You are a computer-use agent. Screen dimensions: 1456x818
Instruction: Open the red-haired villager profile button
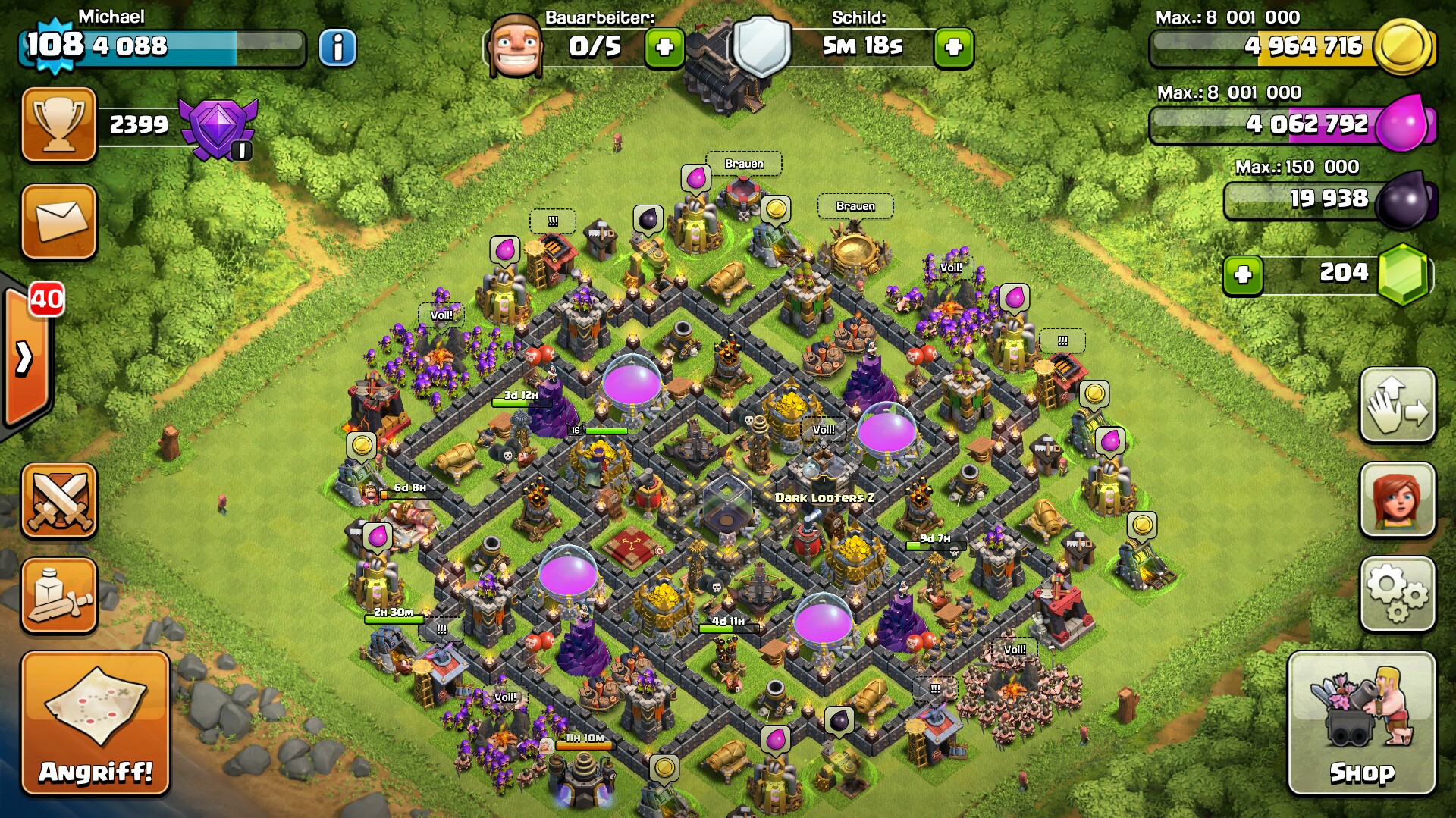(1397, 500)
